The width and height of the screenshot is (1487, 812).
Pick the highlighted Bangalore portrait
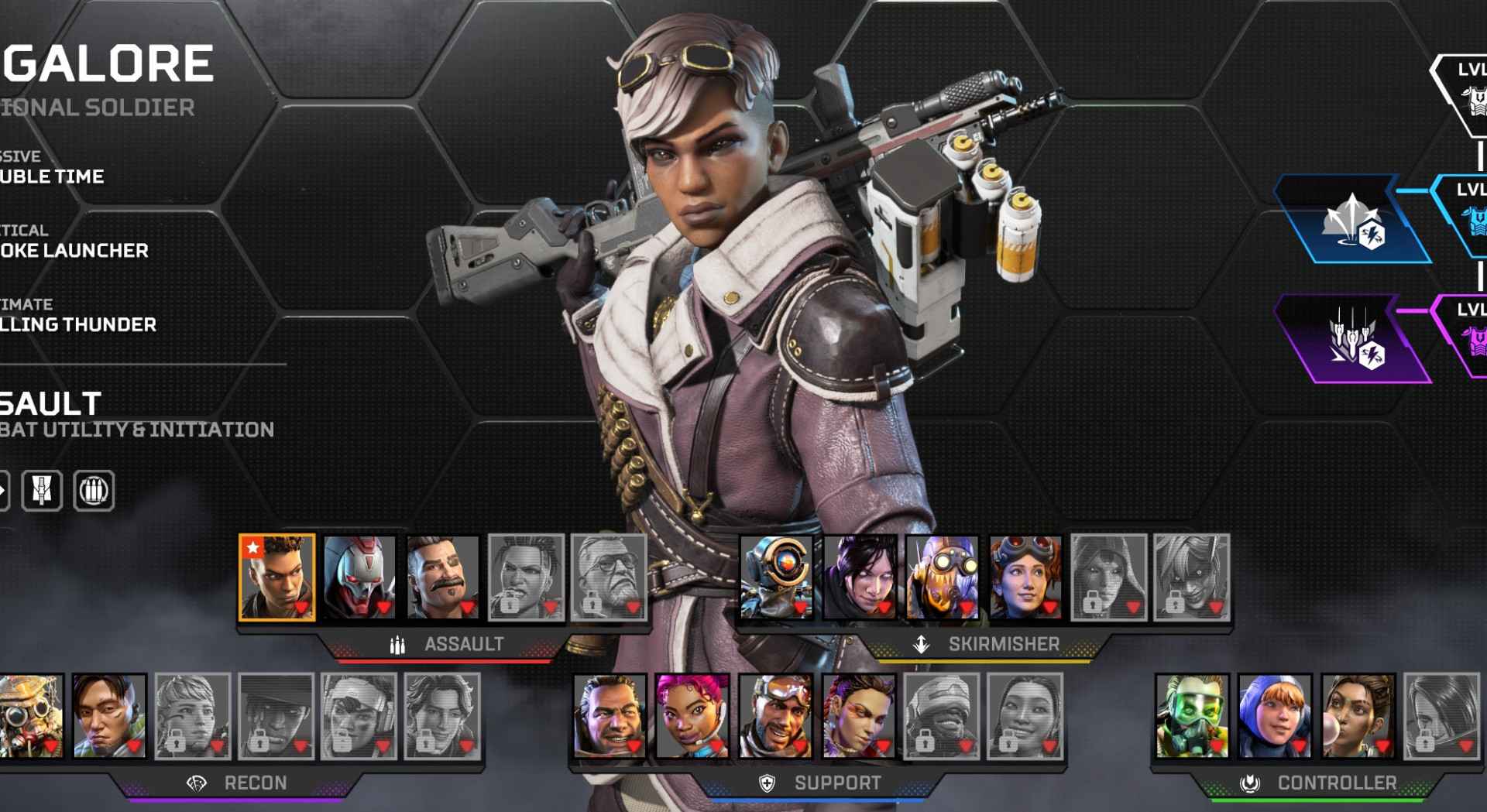point(276,577)
